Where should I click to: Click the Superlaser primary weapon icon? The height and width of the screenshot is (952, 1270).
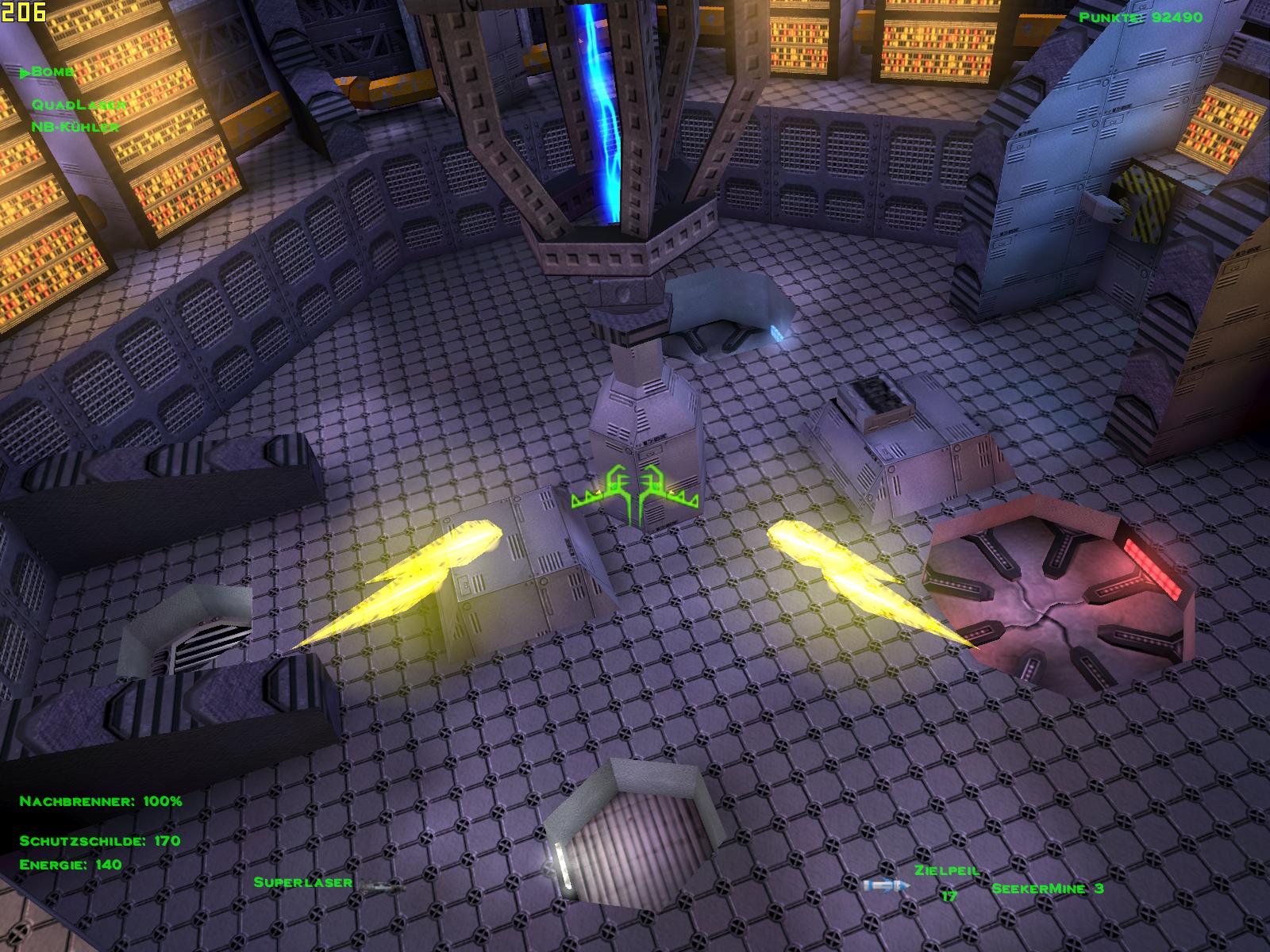pyautogui.click(x=380, y=885)
